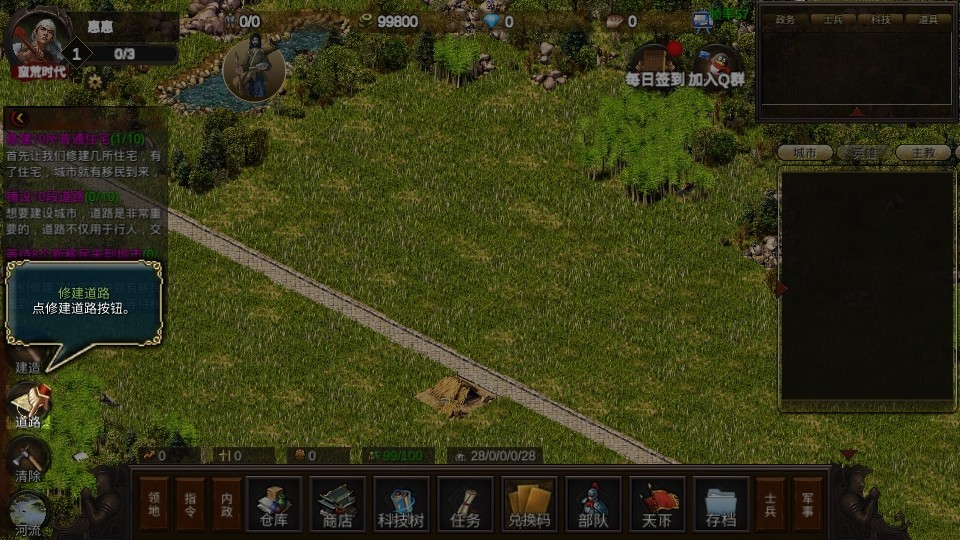Open the 商店 shop
This screenshot has height=540, width=960.
(x=337, y=504)
